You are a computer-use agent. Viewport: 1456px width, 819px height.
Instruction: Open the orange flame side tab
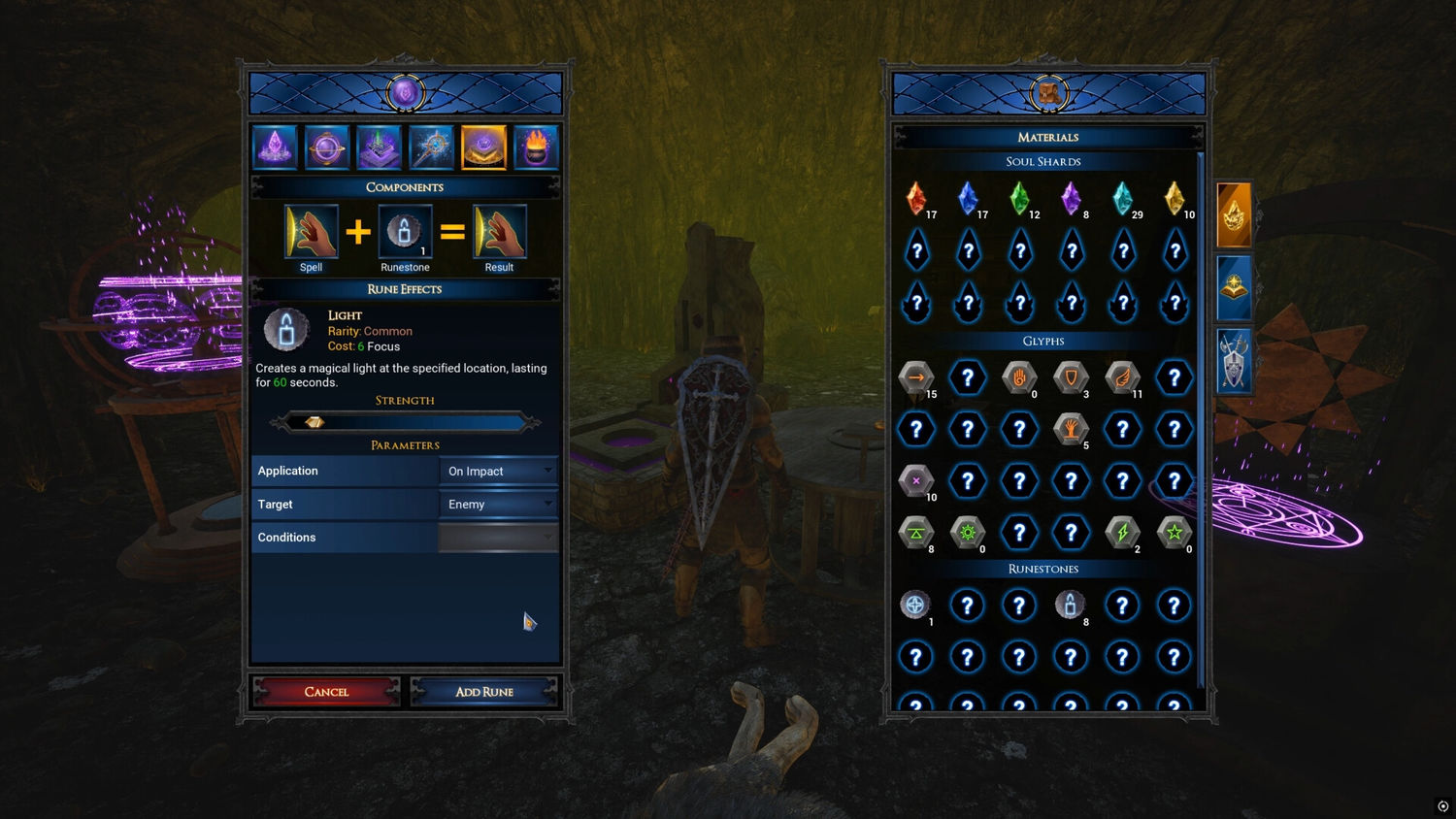click(x=1234, y=214)
